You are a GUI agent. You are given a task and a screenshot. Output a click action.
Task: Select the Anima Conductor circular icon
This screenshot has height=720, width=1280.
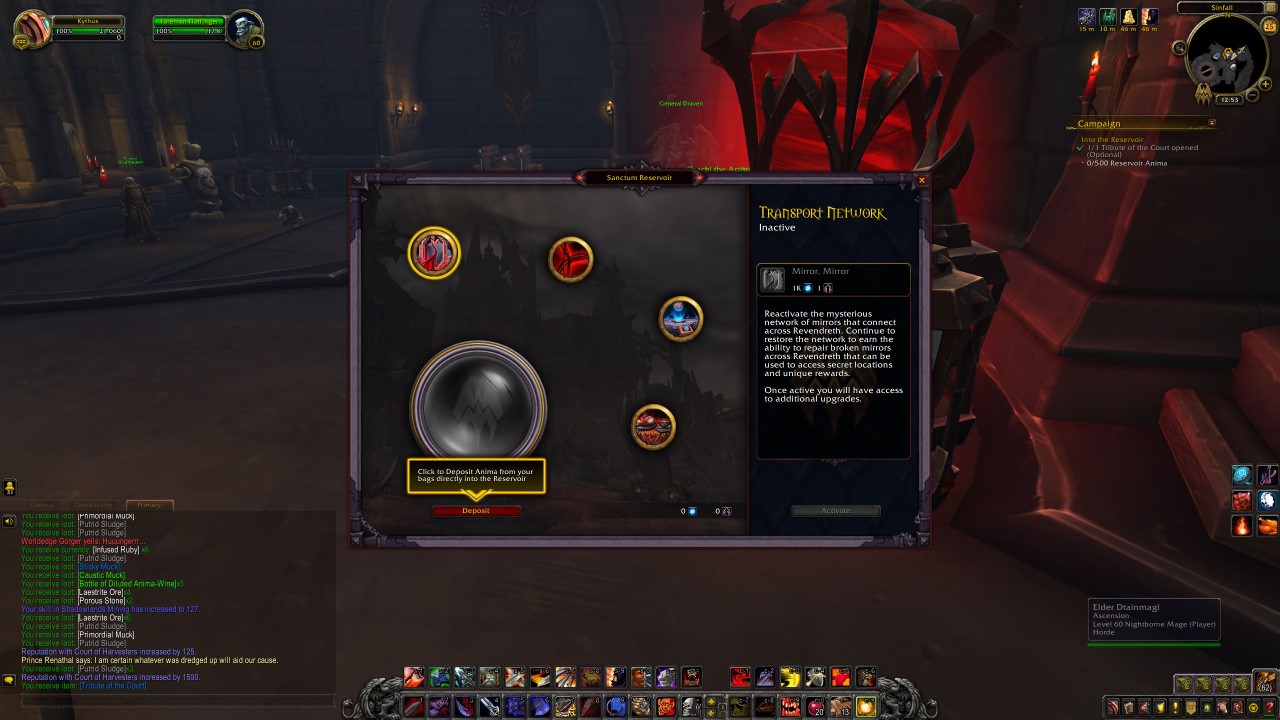click(x=571, y=258)
